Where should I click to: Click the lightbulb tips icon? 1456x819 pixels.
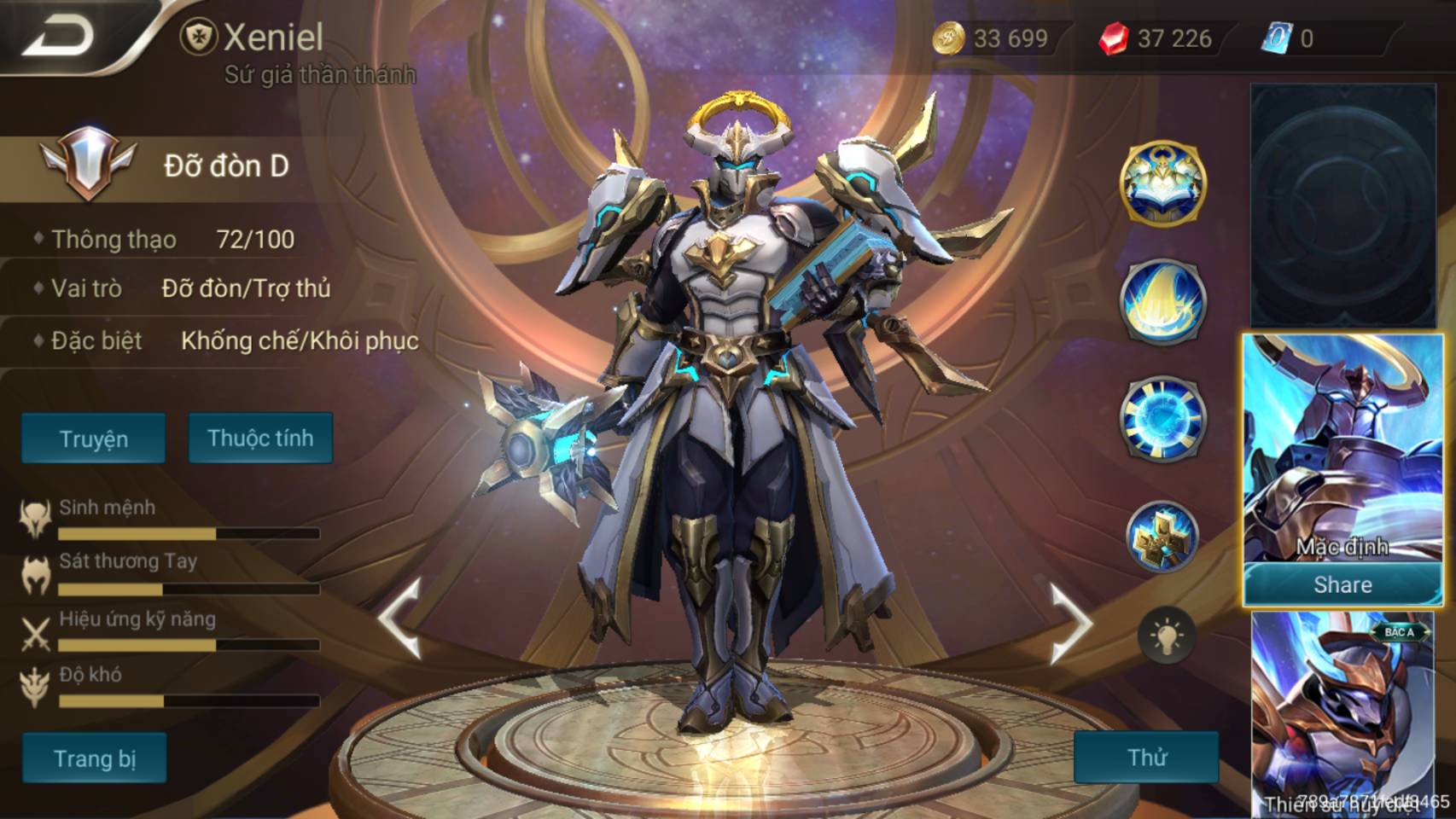[1166, 636]
